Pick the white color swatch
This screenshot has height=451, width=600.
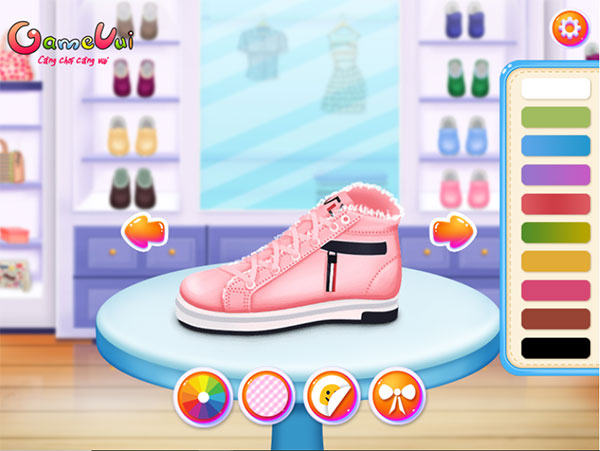[x=556, y=88]
